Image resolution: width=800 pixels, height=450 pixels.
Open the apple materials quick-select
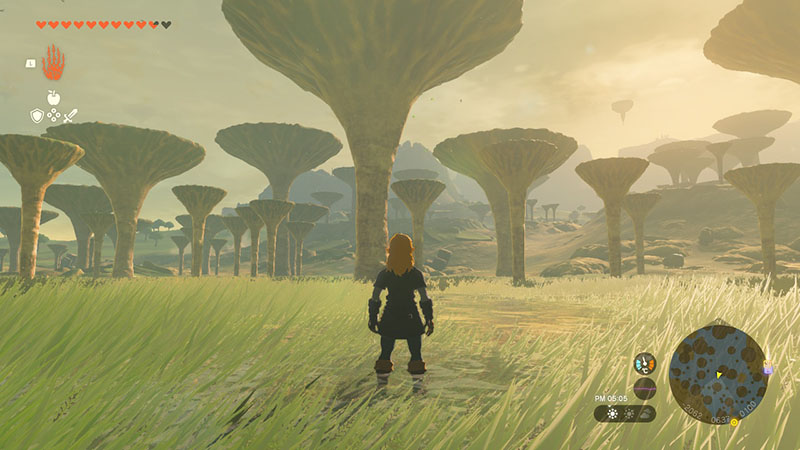coord(53,98)
